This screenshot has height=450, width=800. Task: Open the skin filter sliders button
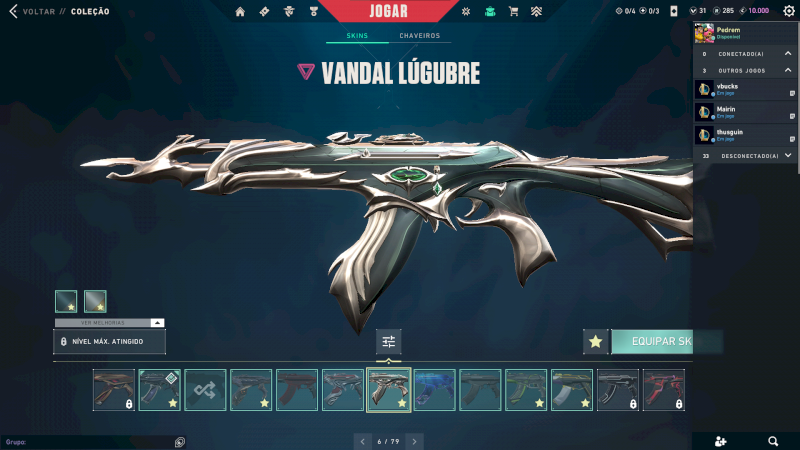389,342
